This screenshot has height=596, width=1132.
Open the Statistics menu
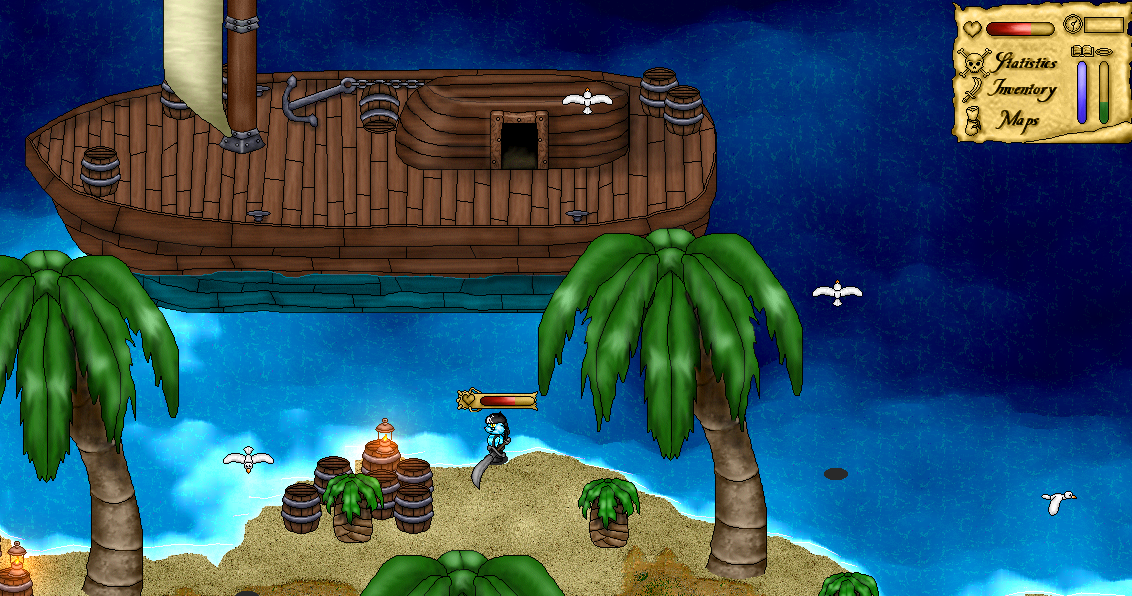point(1024,63)
